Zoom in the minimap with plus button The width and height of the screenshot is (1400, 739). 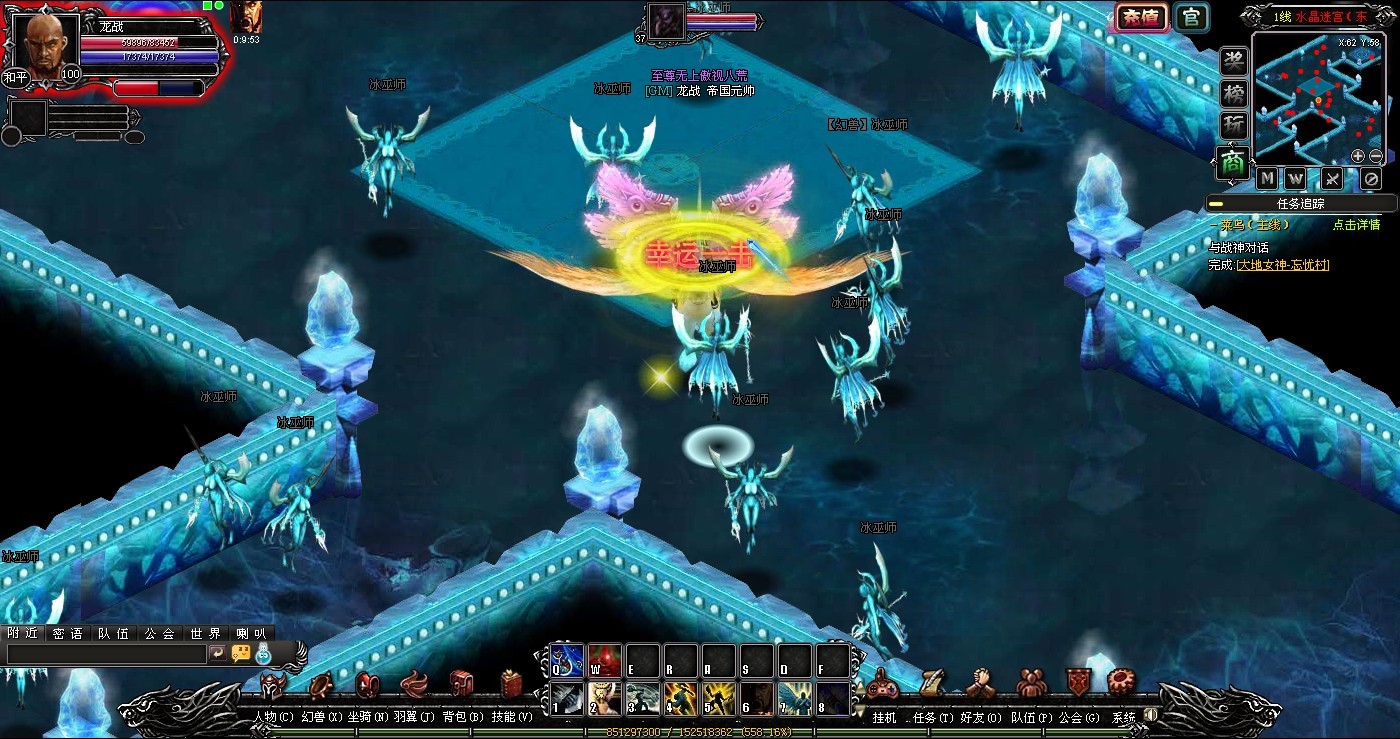(1358, 156)
